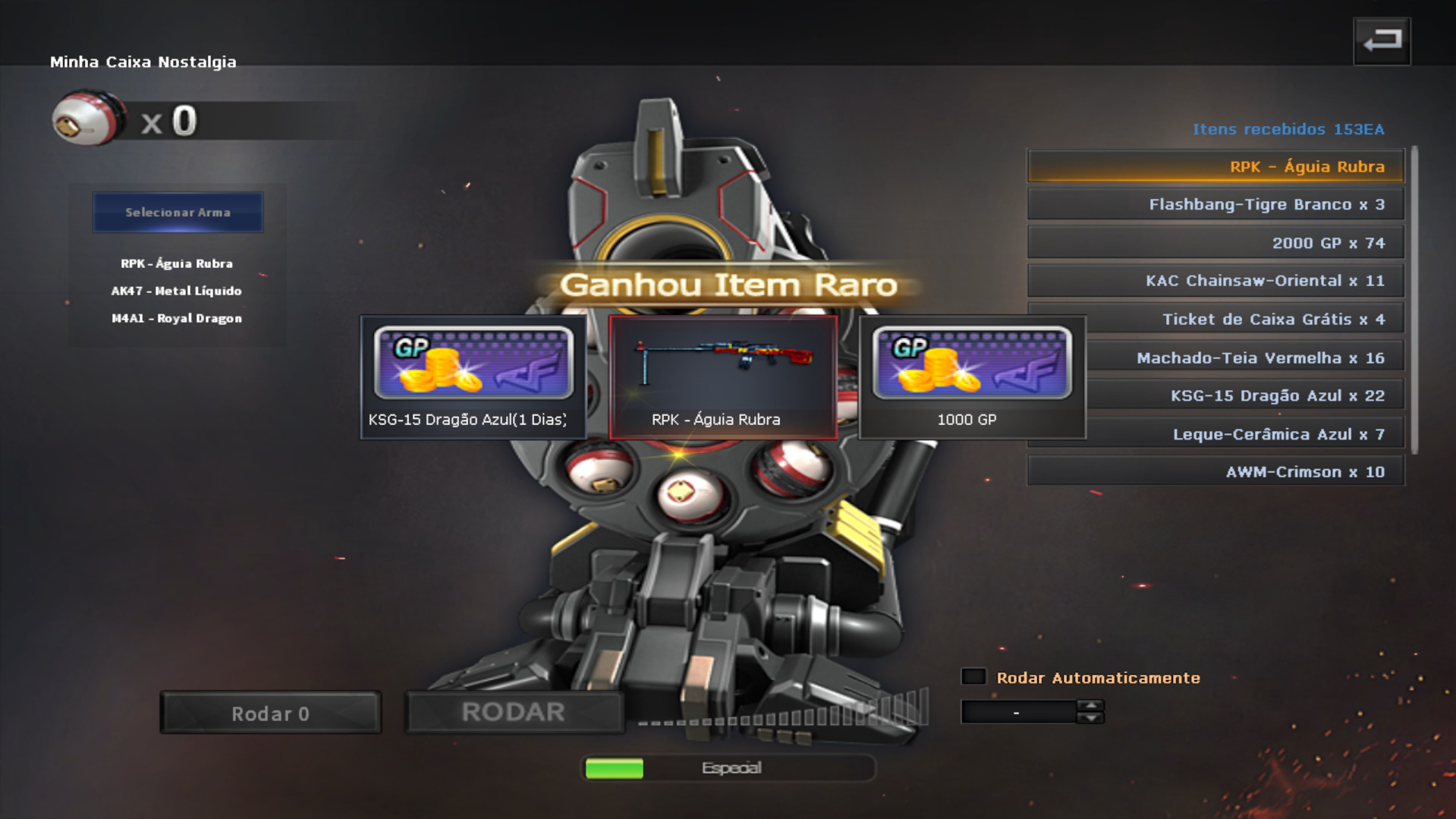The image size is (1456, 819).
Task: Select the won RPK - Águia Rubra card
Action: [723, 377]
